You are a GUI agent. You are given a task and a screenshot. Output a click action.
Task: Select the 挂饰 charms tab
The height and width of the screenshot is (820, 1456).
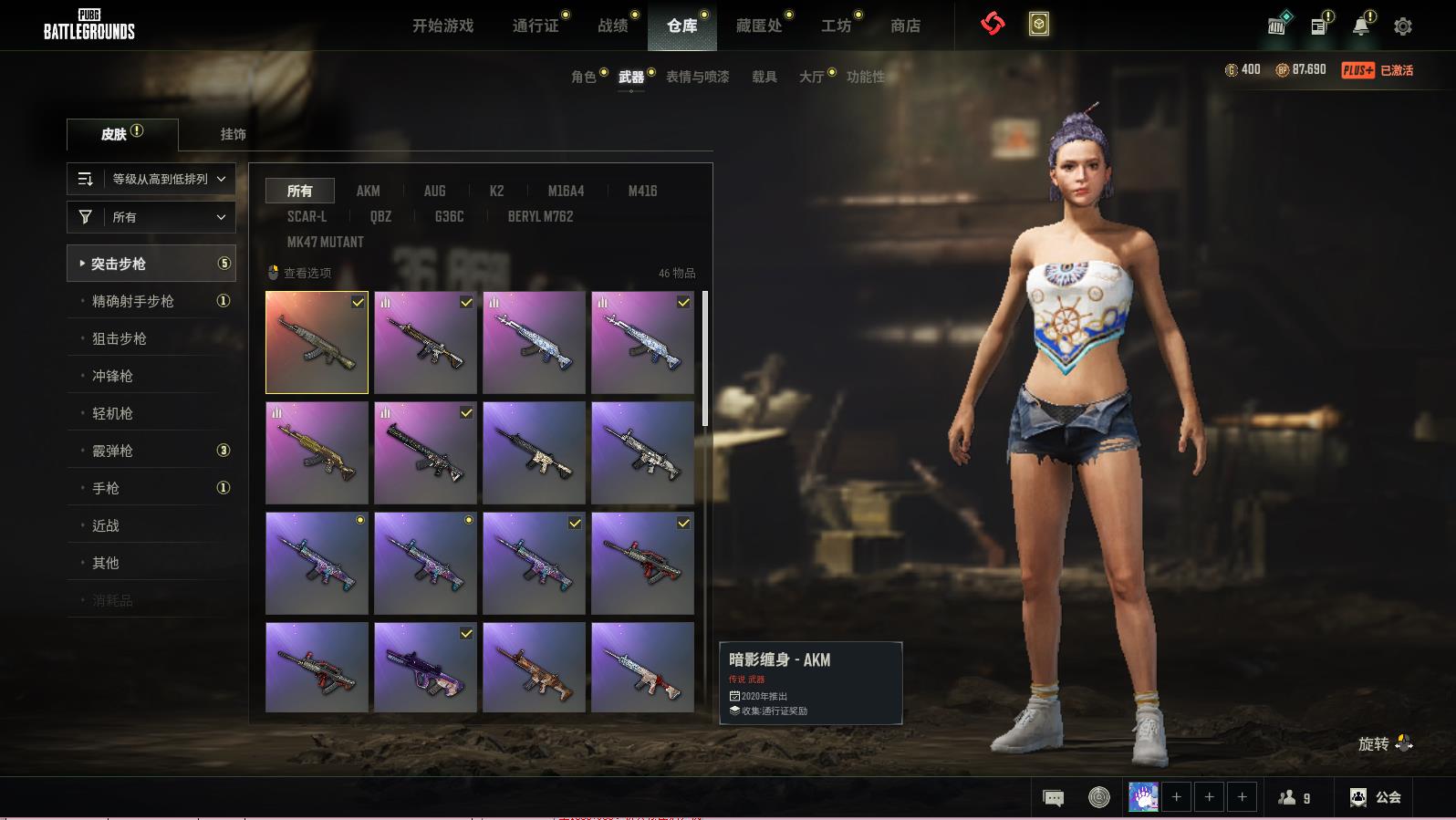[233, 134]
